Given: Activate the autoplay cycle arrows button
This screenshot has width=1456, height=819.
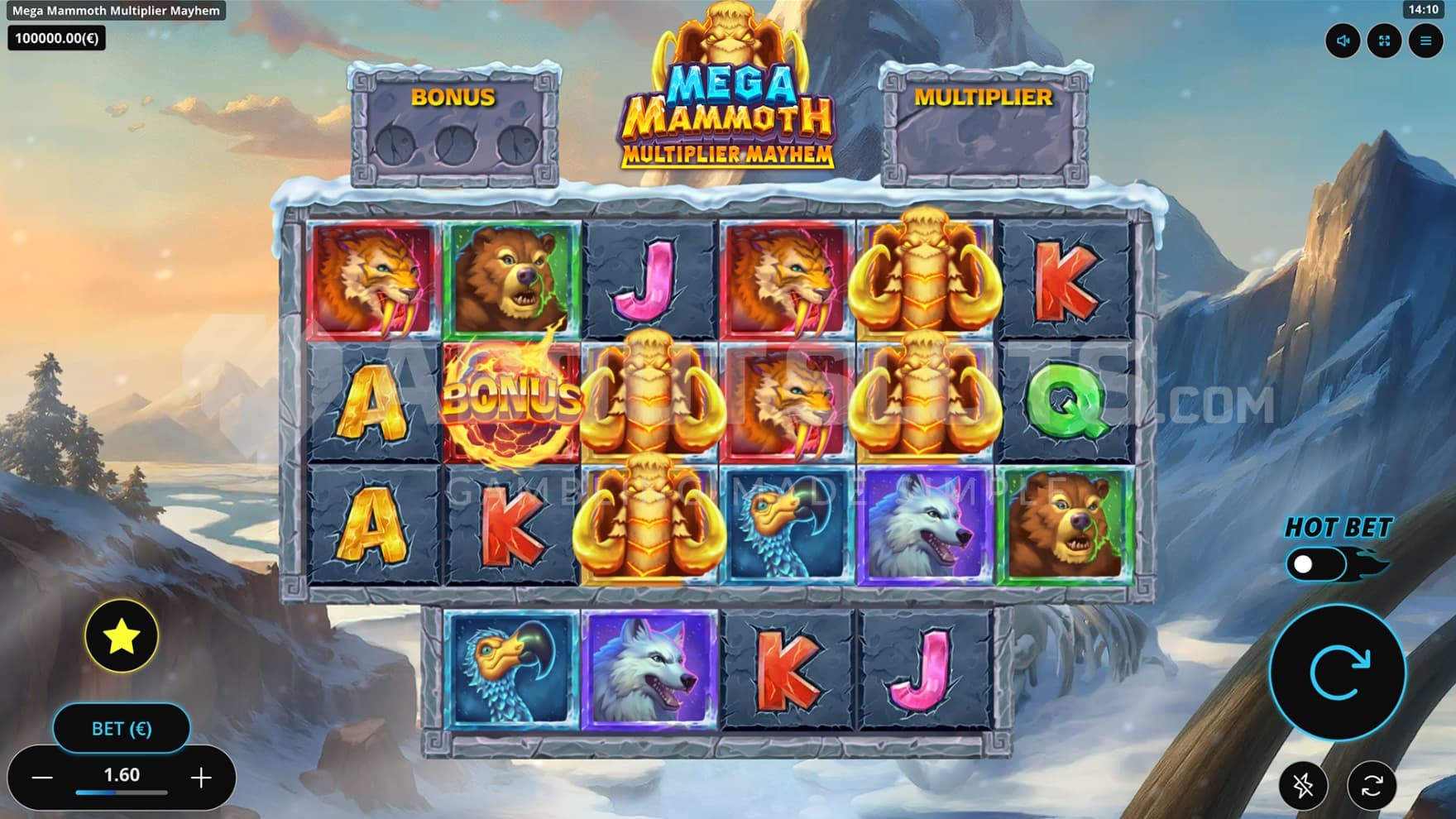Looking at the screenshot, I should point(1372,785).
